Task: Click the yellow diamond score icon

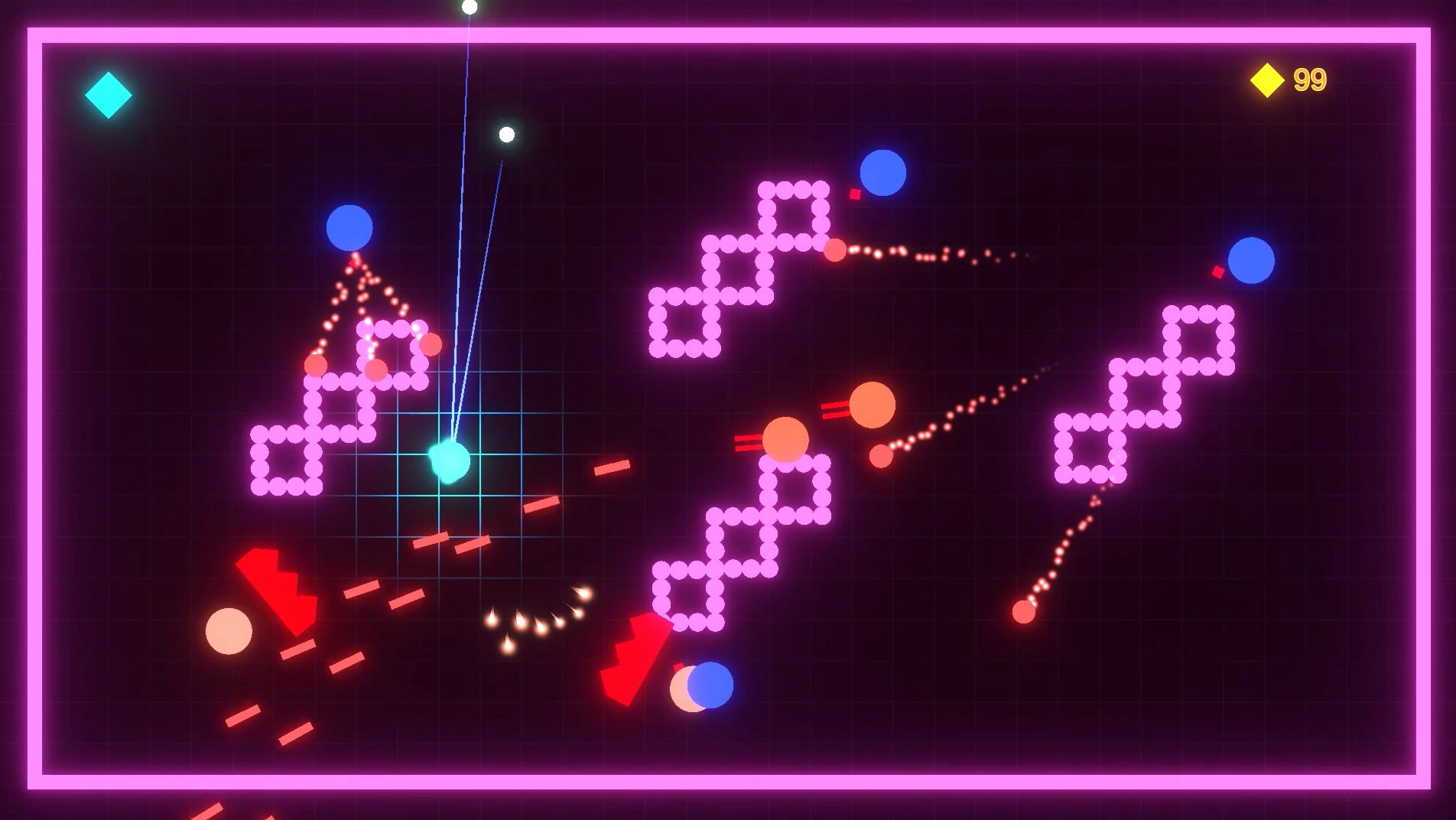Action: click(1266, 79)
